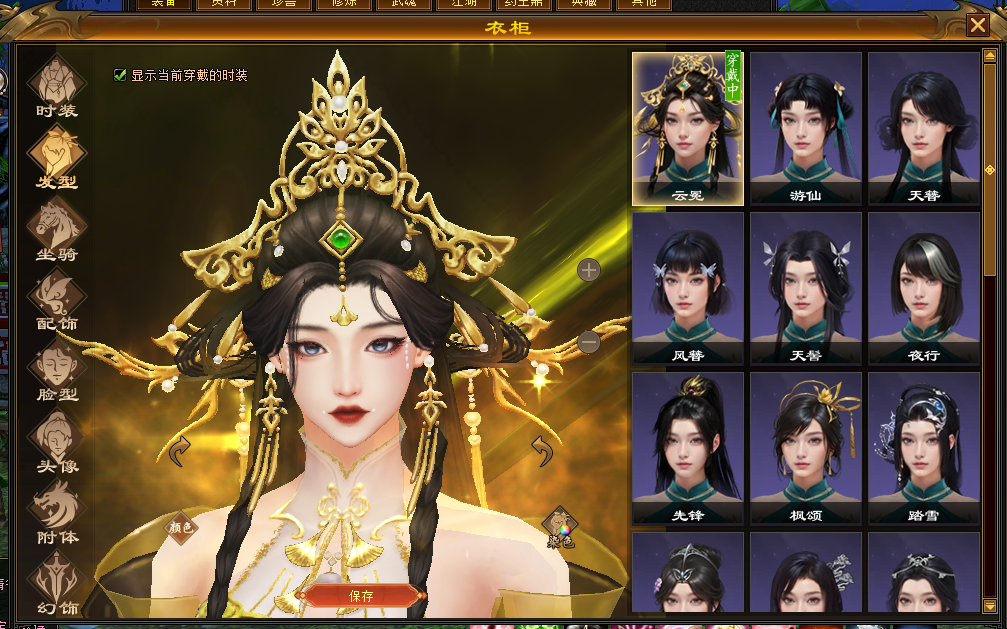Pick the 先锋 ponytail hairstyle
This screenshot has width=1007, height=629.
pyautogui.click(x=688, y=448)
